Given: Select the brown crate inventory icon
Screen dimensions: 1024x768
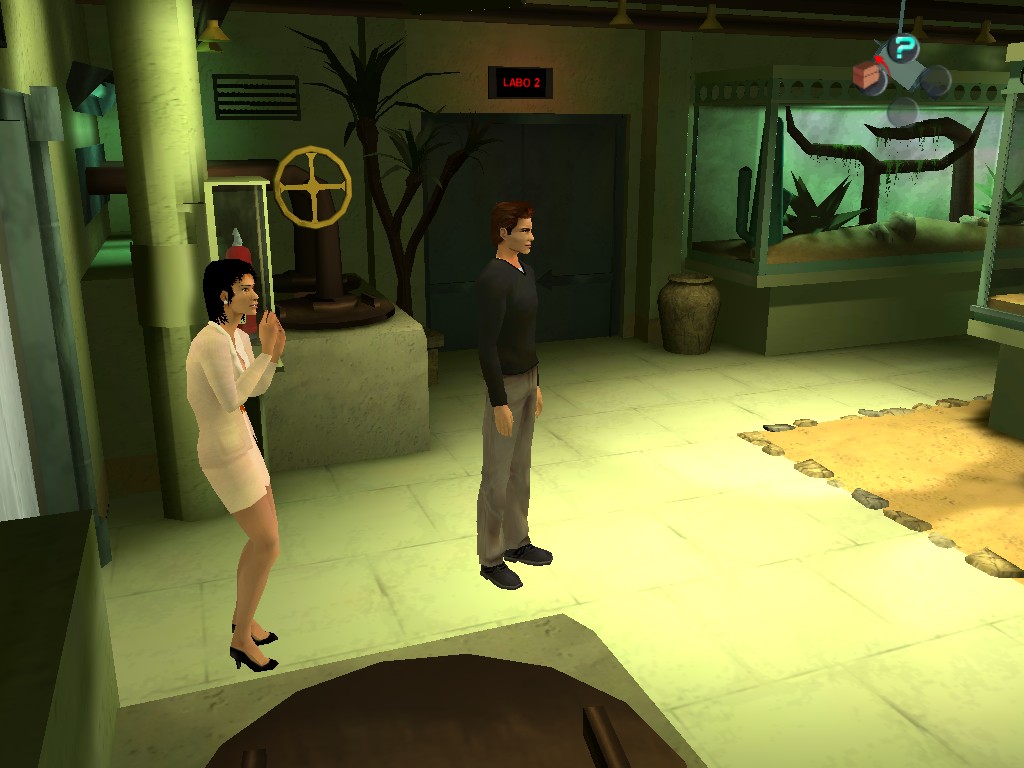Looking at the screenshot, I should tap(866, 75).
